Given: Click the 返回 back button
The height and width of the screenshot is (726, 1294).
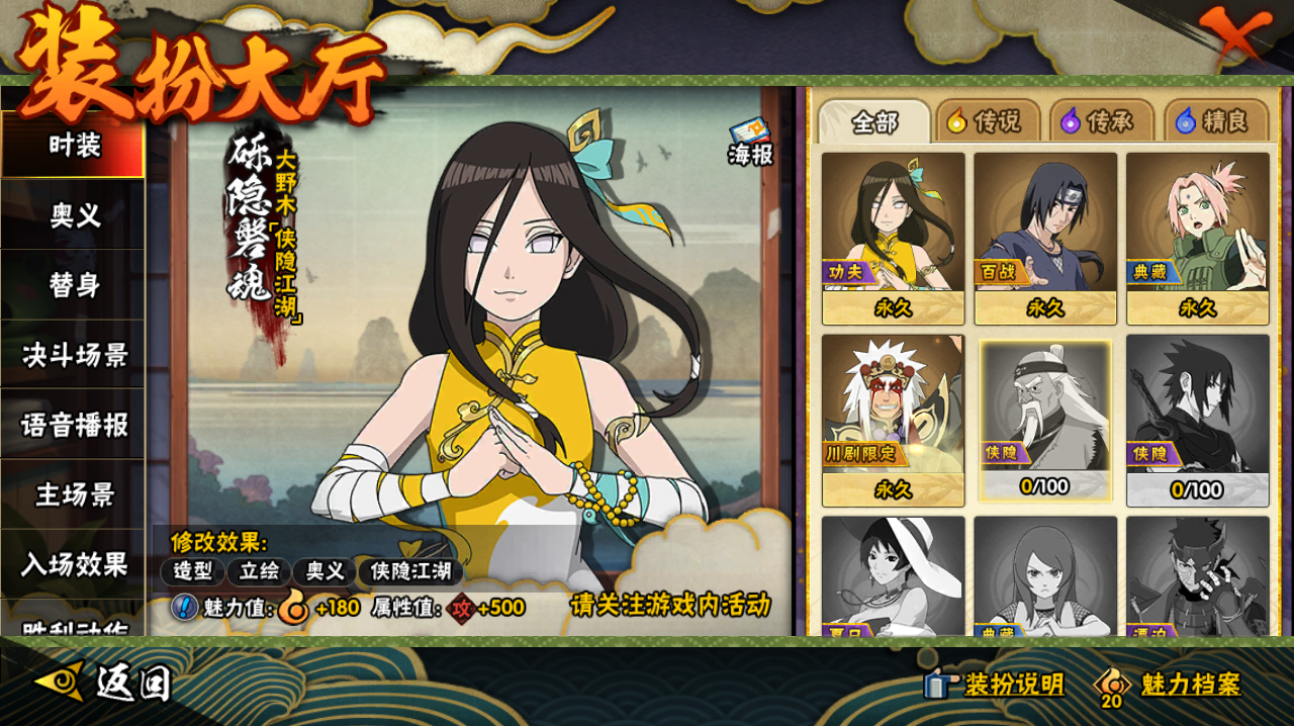Looking at the screenshot, I should (105, 683).
